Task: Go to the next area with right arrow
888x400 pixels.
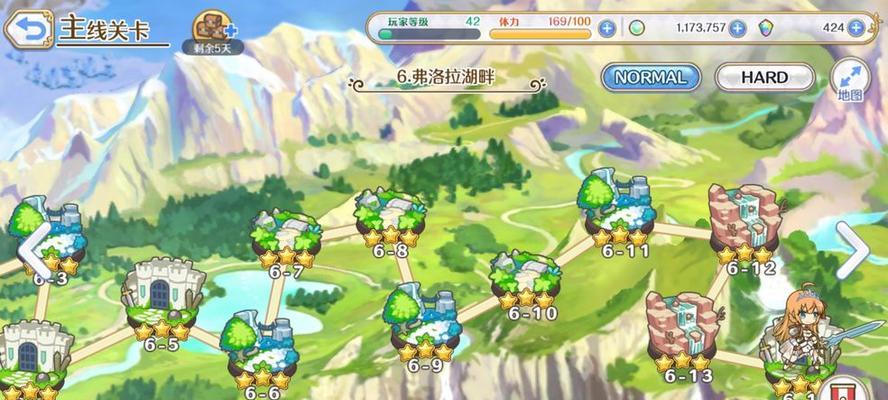Action: [x=853, y=248]
